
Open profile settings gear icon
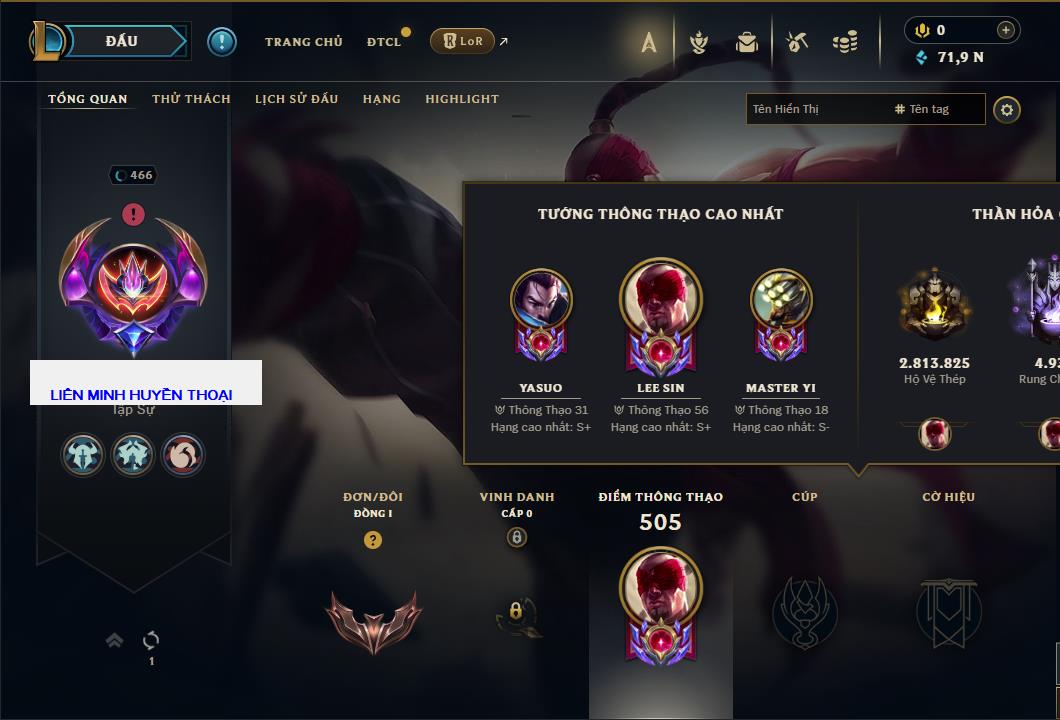click(1007, 109)
